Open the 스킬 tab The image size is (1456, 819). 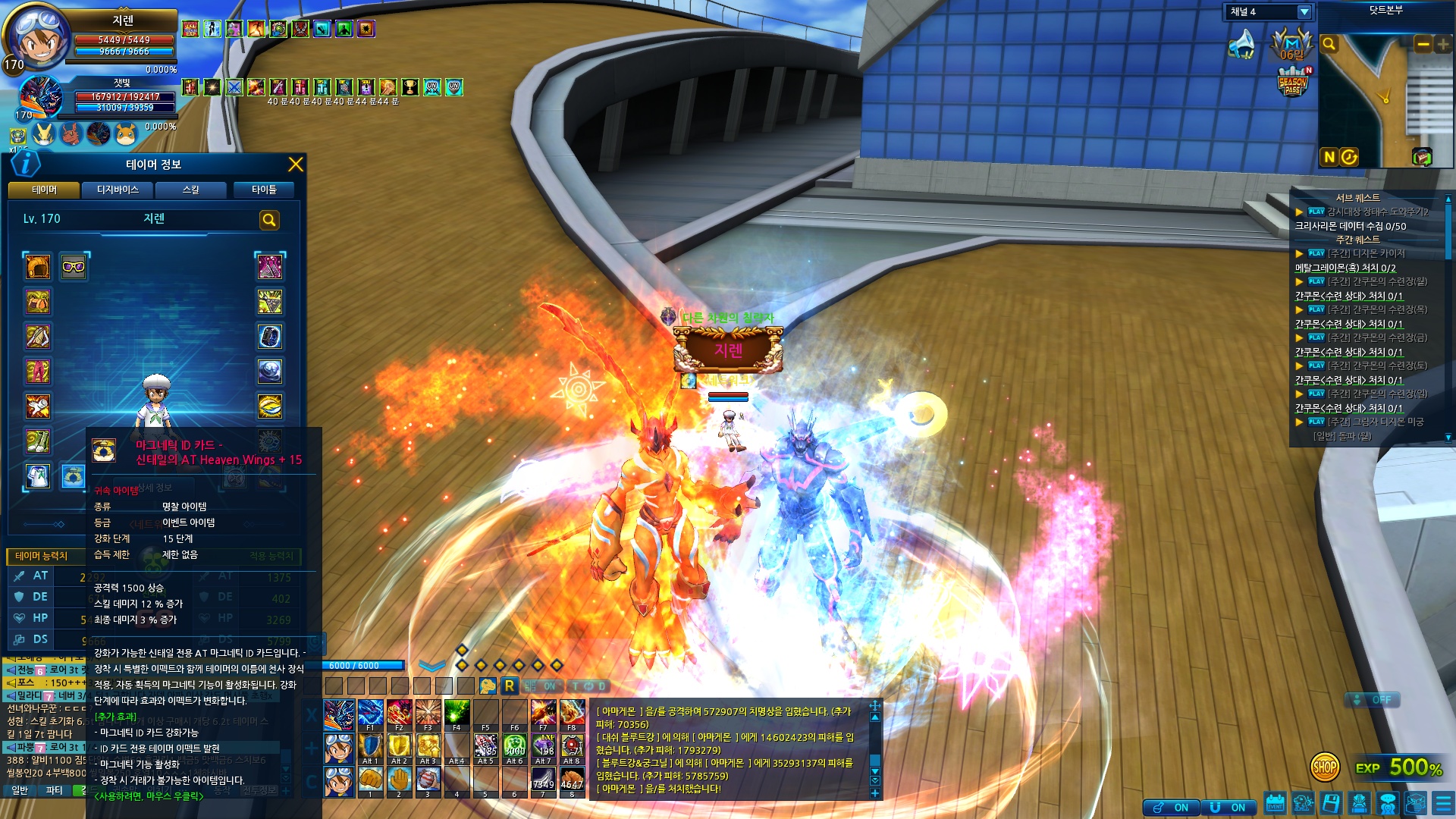coord(190,190)
